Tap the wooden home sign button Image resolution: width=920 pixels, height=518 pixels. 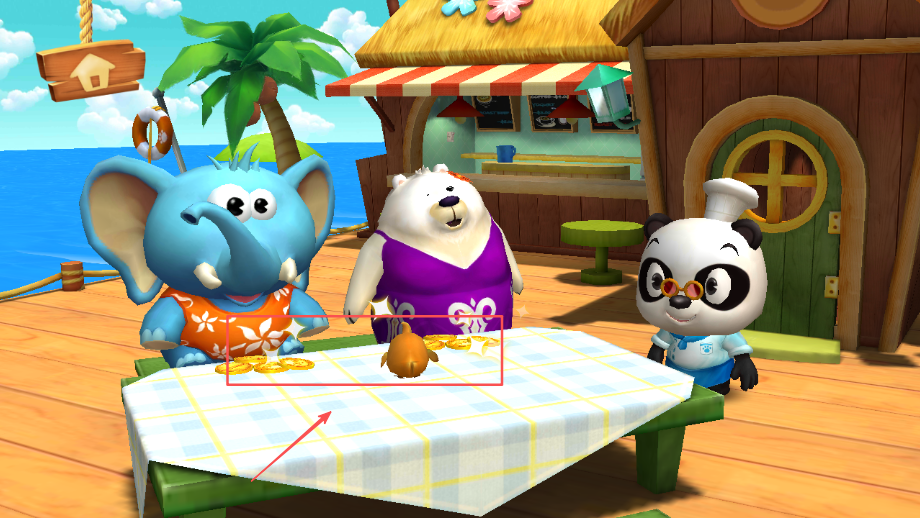[92, 68]
